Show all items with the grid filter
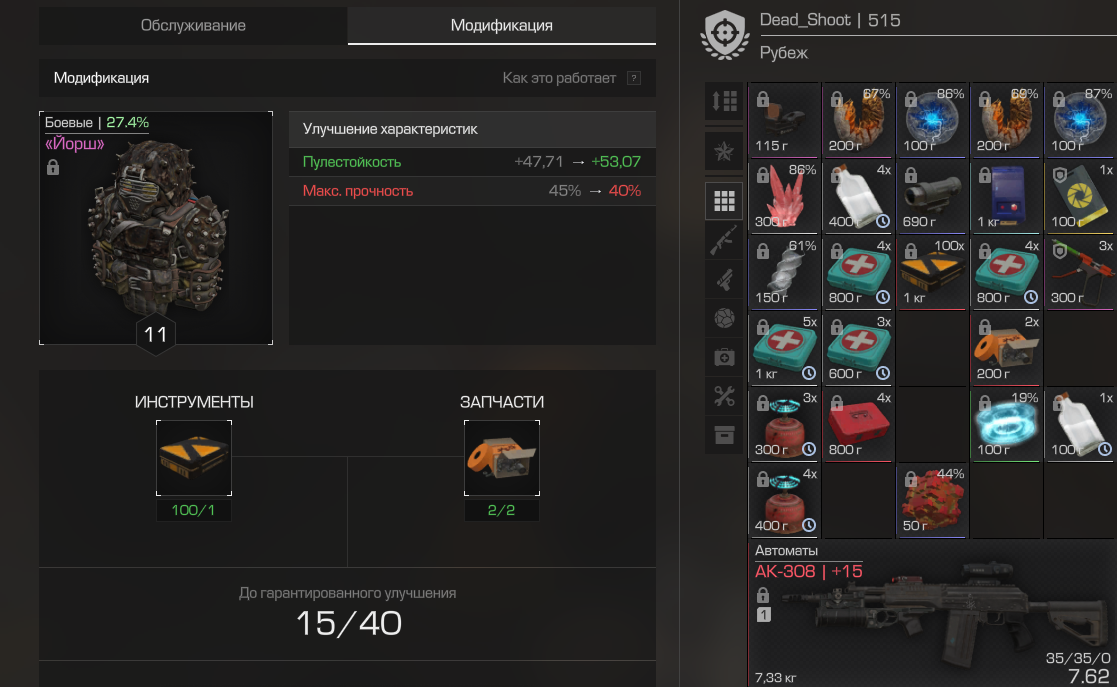The width and height of the screenshot is (1117, 687). coord(724,202)
